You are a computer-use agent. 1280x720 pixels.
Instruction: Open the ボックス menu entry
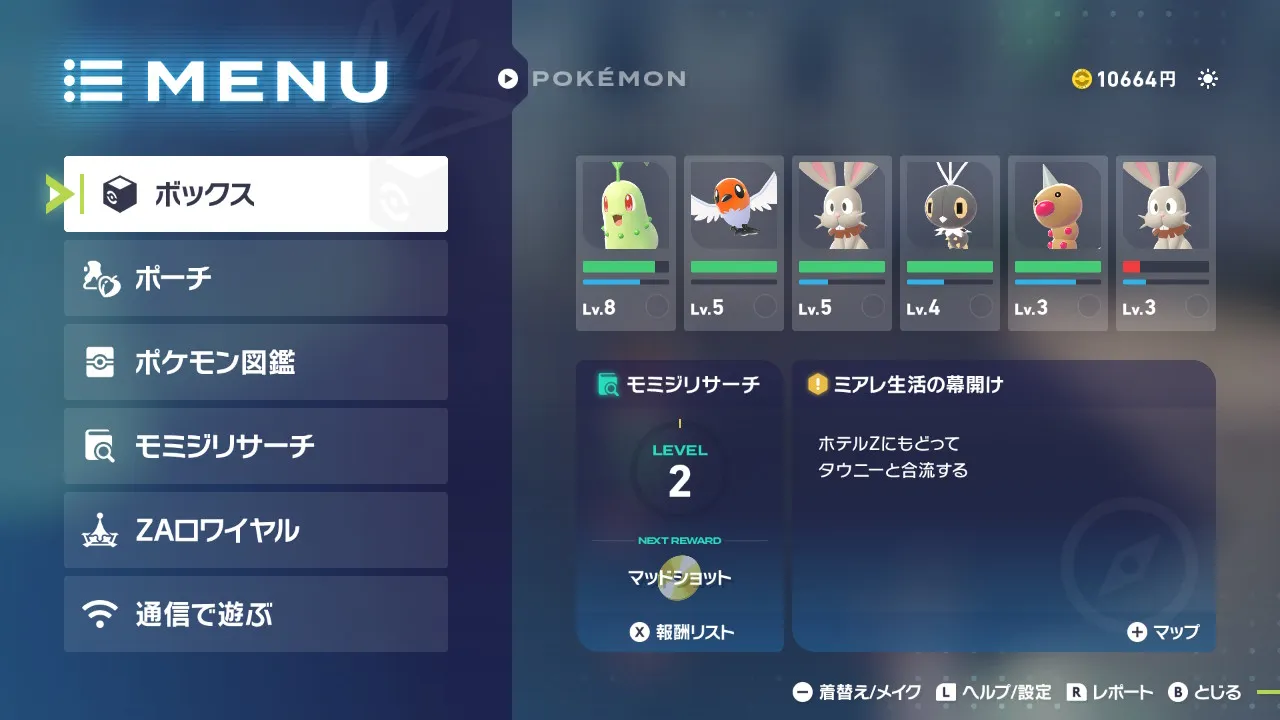[255, 194]
